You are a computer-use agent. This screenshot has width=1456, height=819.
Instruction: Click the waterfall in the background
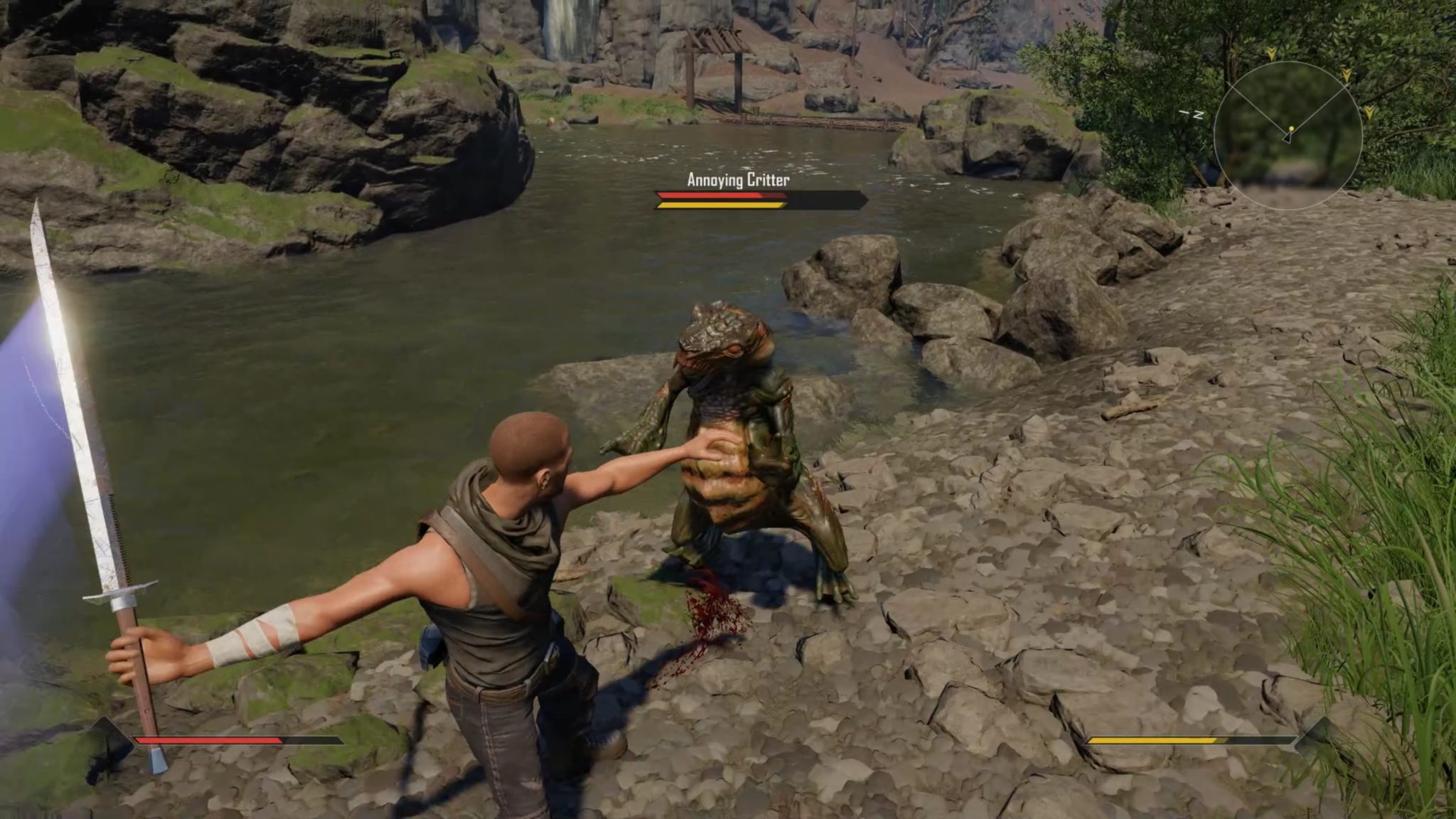[562, 28]
